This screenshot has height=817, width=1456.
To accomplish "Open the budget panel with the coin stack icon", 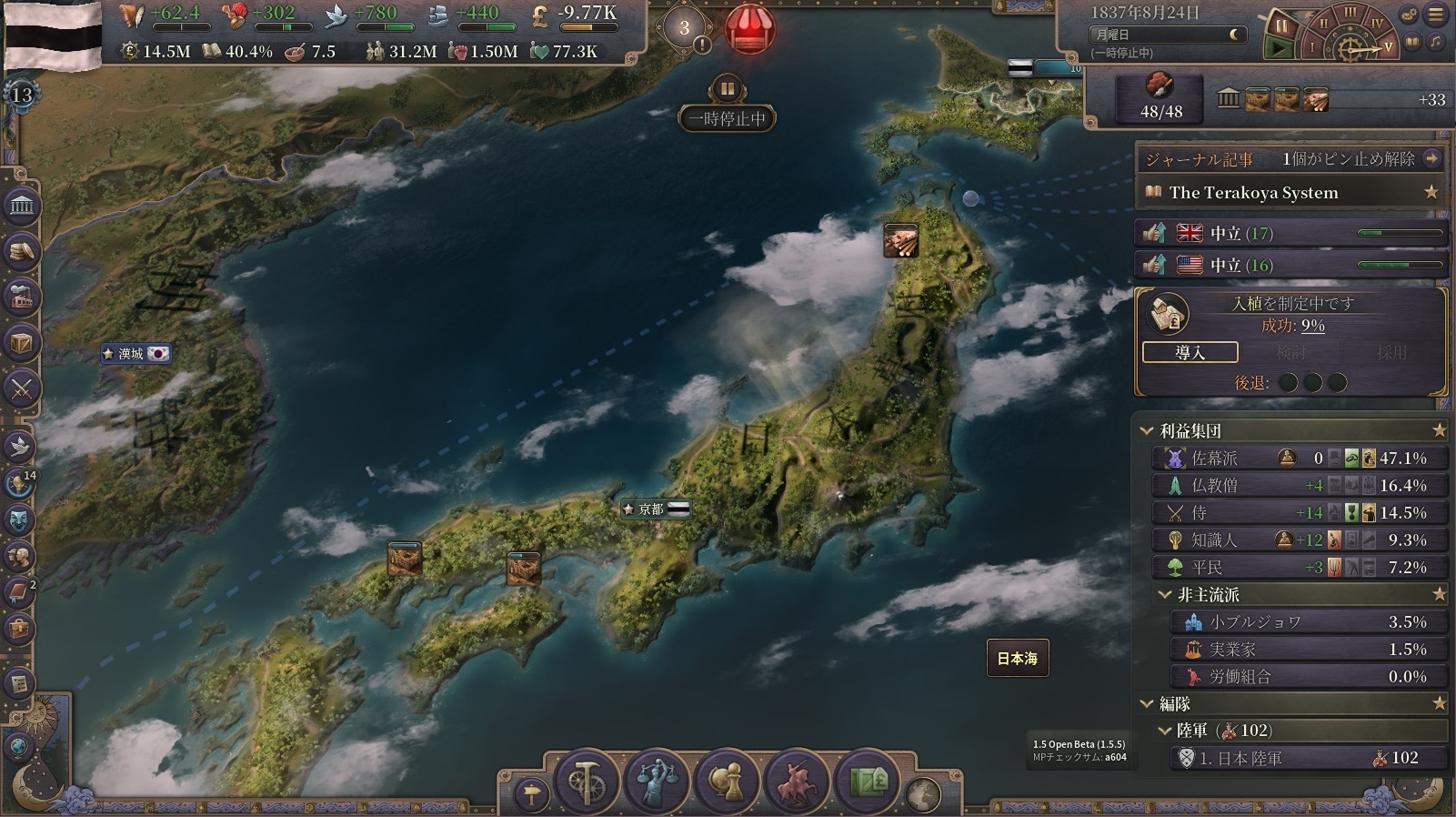I will pyautogui.click(x=22, y=251).
